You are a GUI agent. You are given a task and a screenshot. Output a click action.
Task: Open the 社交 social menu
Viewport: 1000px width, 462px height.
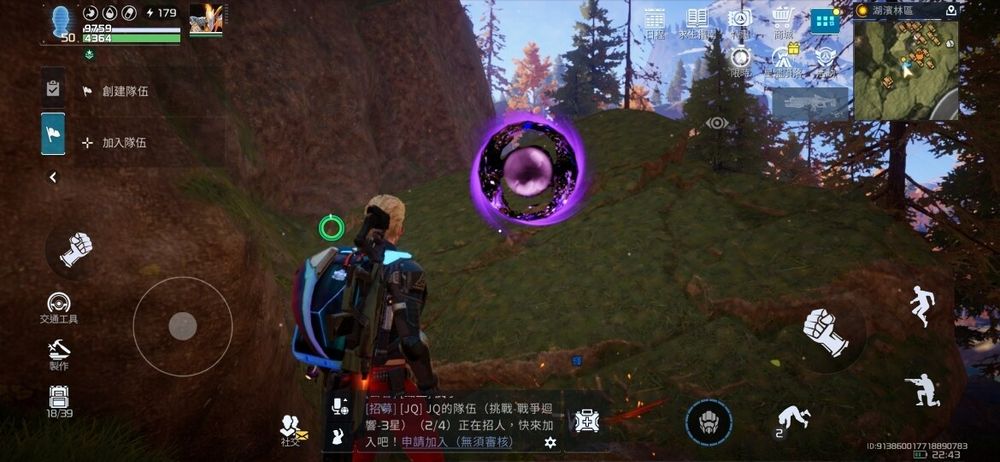coord(293,428)
